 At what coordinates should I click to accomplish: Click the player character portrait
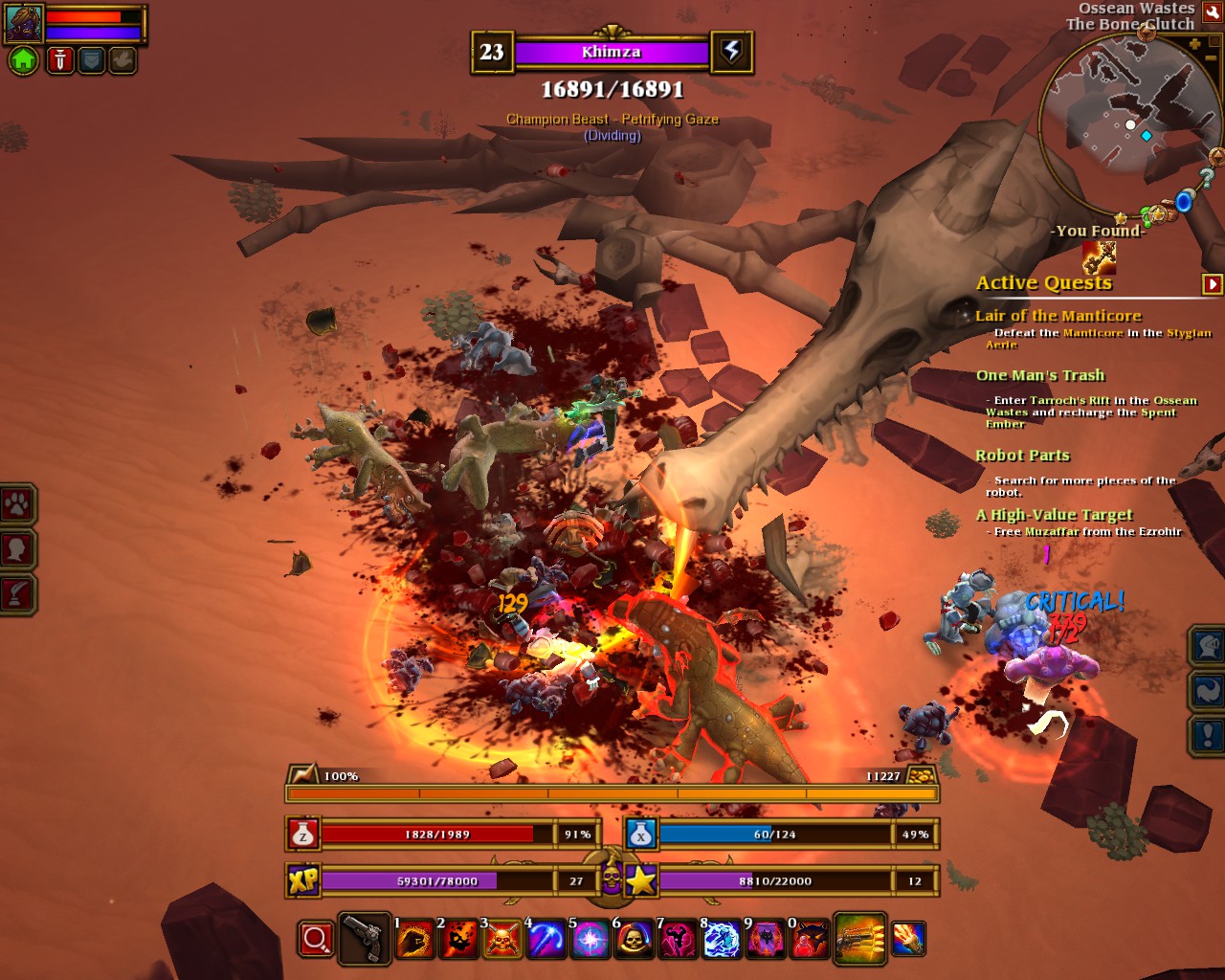(x=23, y=23)
